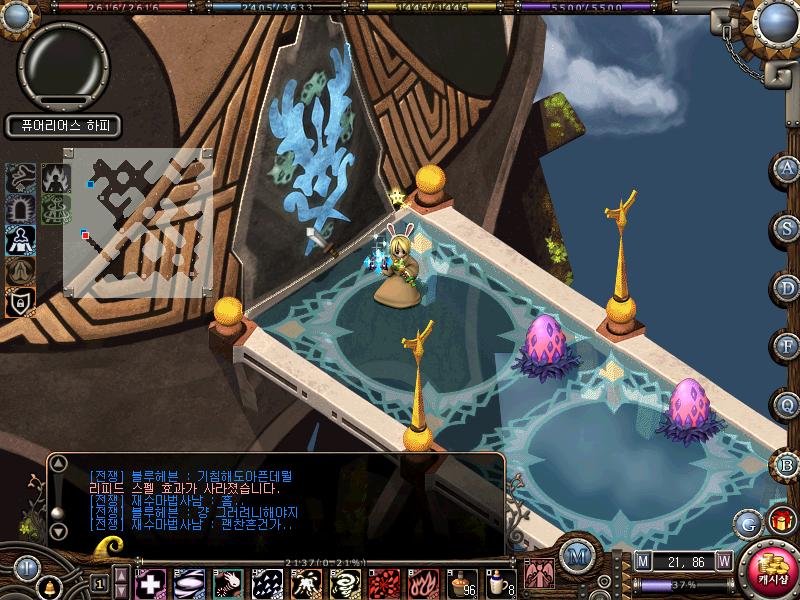Viewport: 800px width, 600px height.
Task: Toggle the small square W button
Action: 723,561
